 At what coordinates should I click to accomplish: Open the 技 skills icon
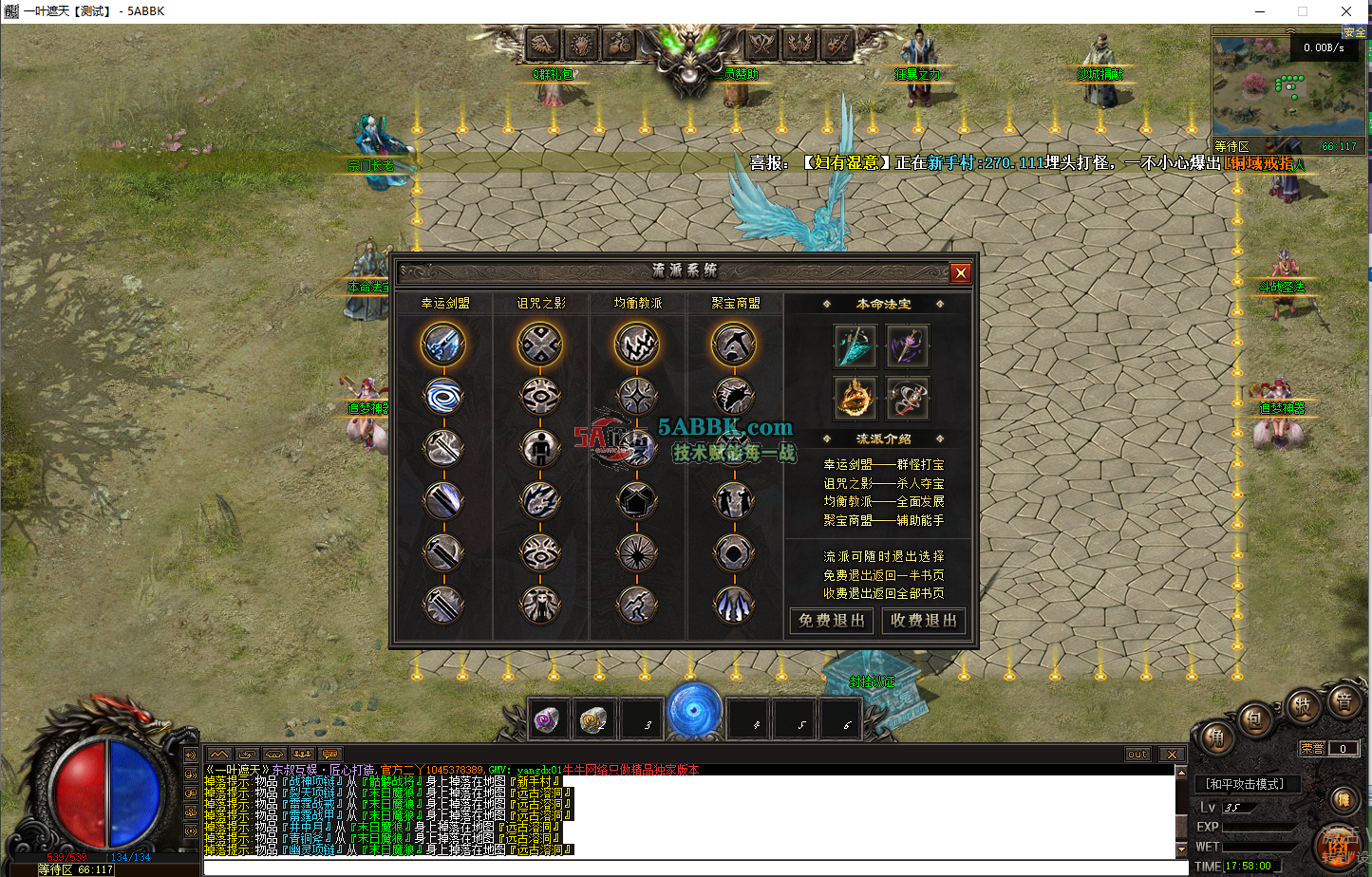[x=1303, y=705]
